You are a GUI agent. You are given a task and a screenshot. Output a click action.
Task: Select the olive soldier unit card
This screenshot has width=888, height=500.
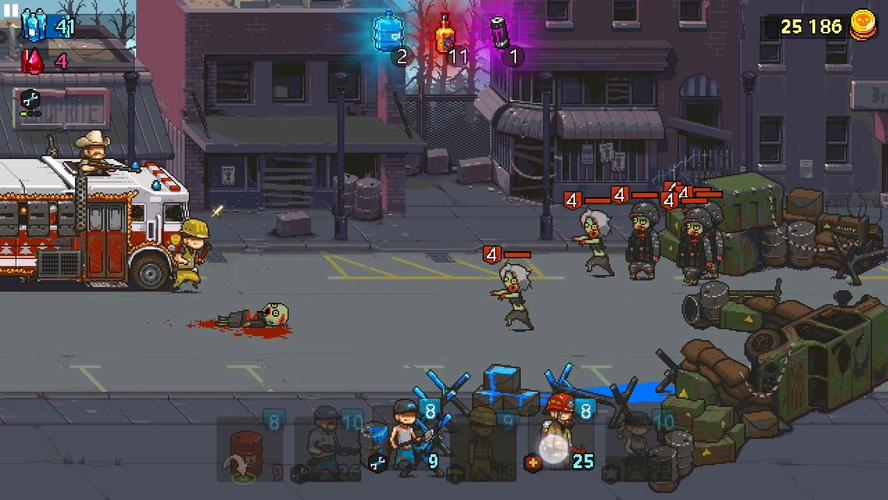click(x=484, y=445)
